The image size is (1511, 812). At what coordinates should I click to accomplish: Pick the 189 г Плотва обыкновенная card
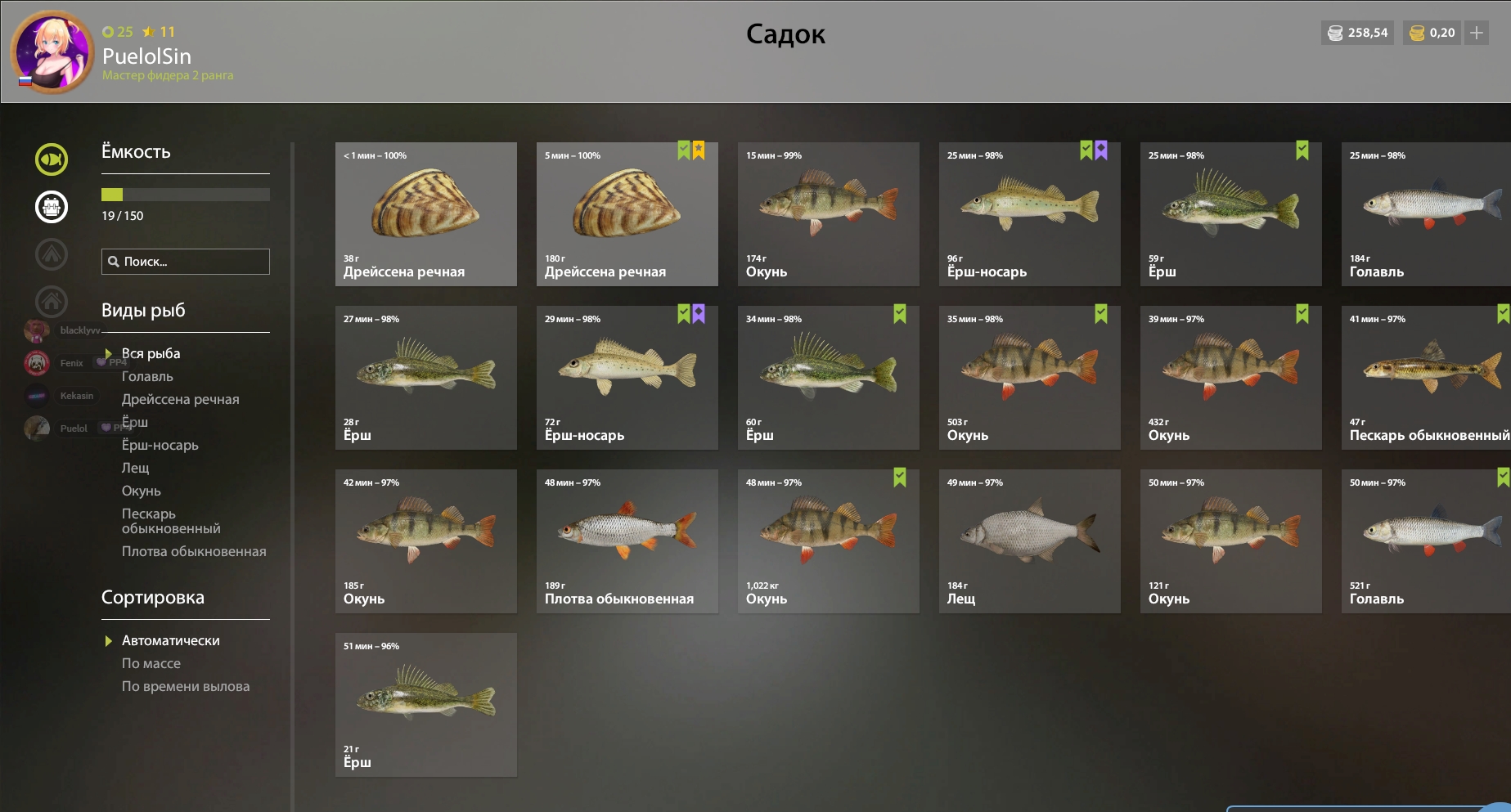click(x=627, y=541)
